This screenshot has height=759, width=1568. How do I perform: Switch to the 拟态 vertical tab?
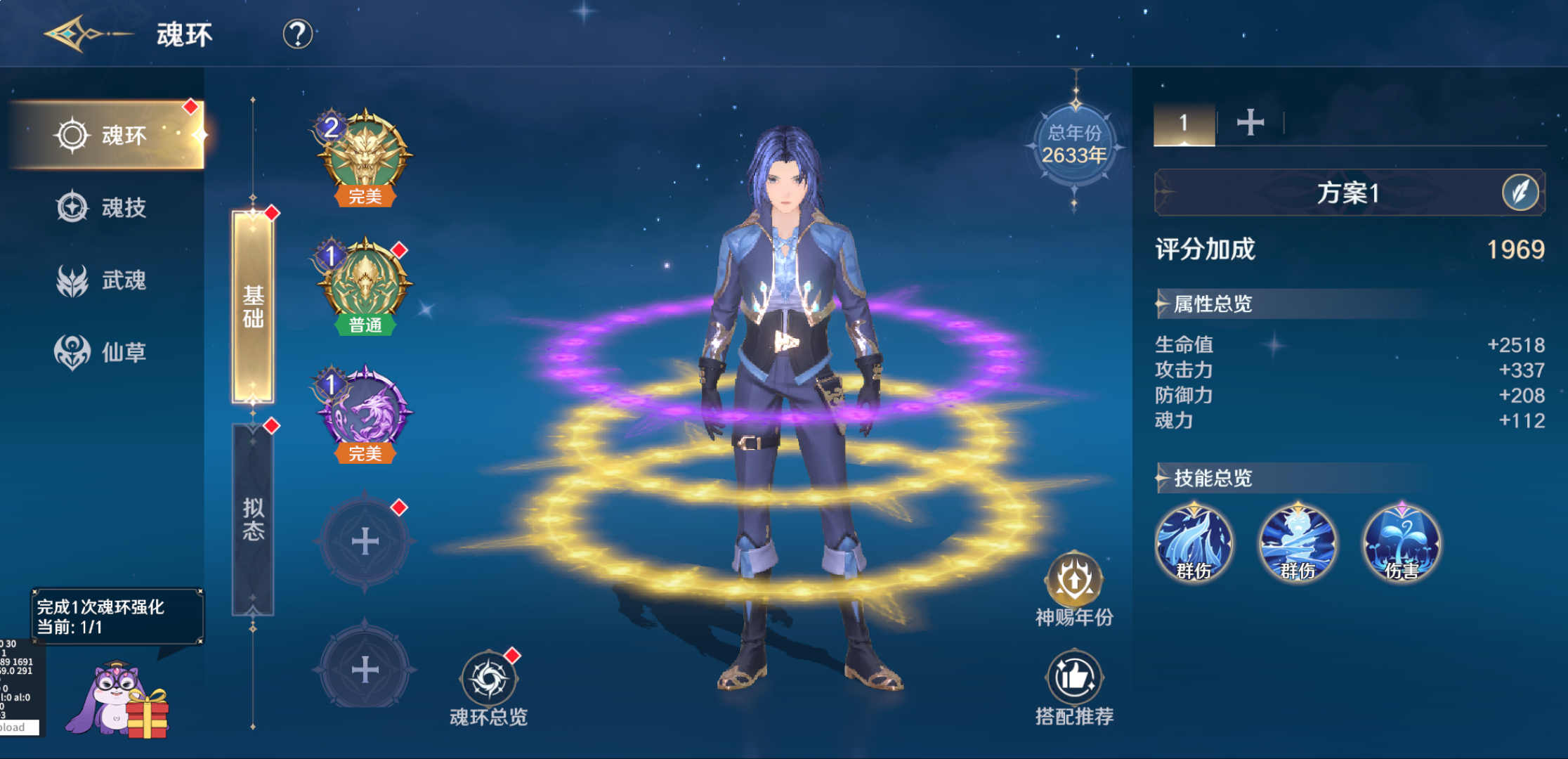point(253,519)
